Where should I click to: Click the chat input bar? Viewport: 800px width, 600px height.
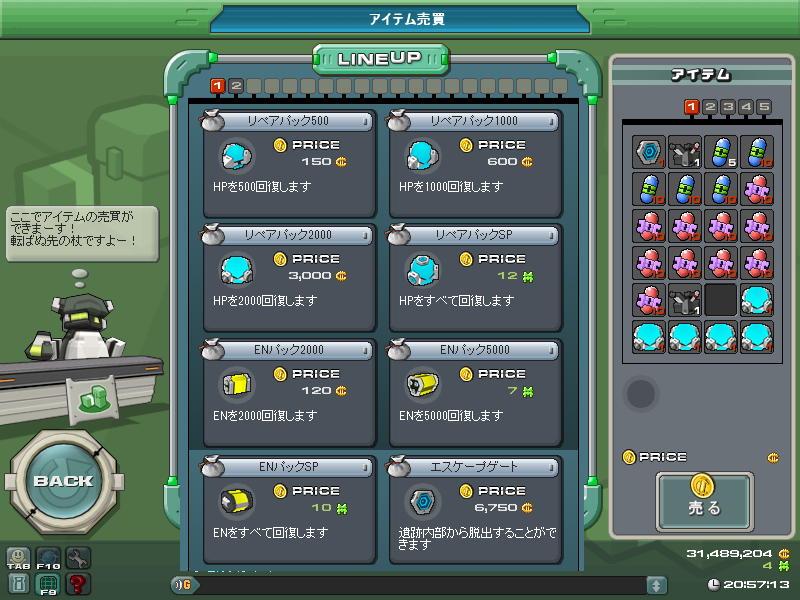[420, 584]
